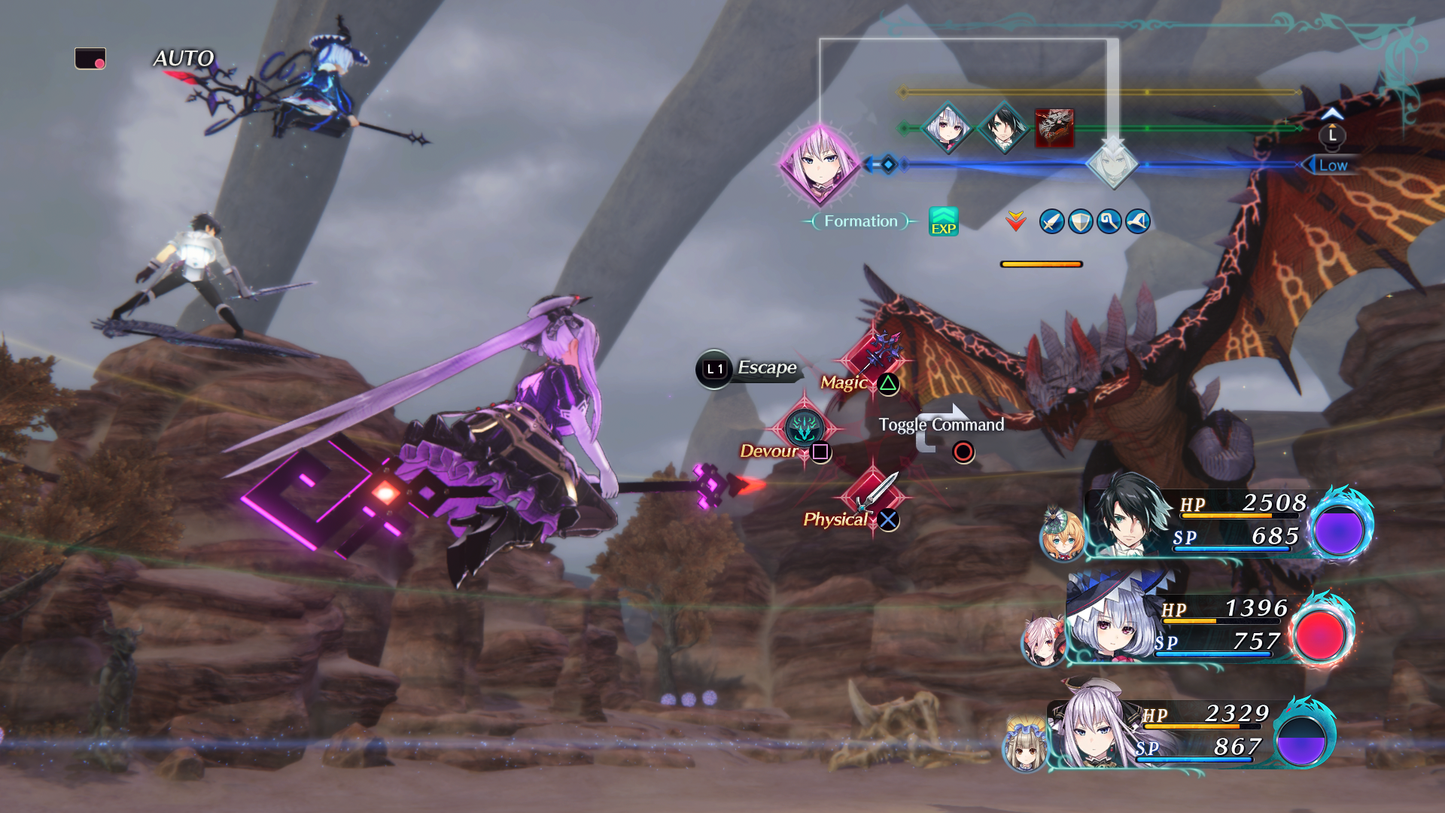Select the shield buff icon
Image resolution: width=1445 pixels, height=813 pixels.
(x=1080, y=221)
